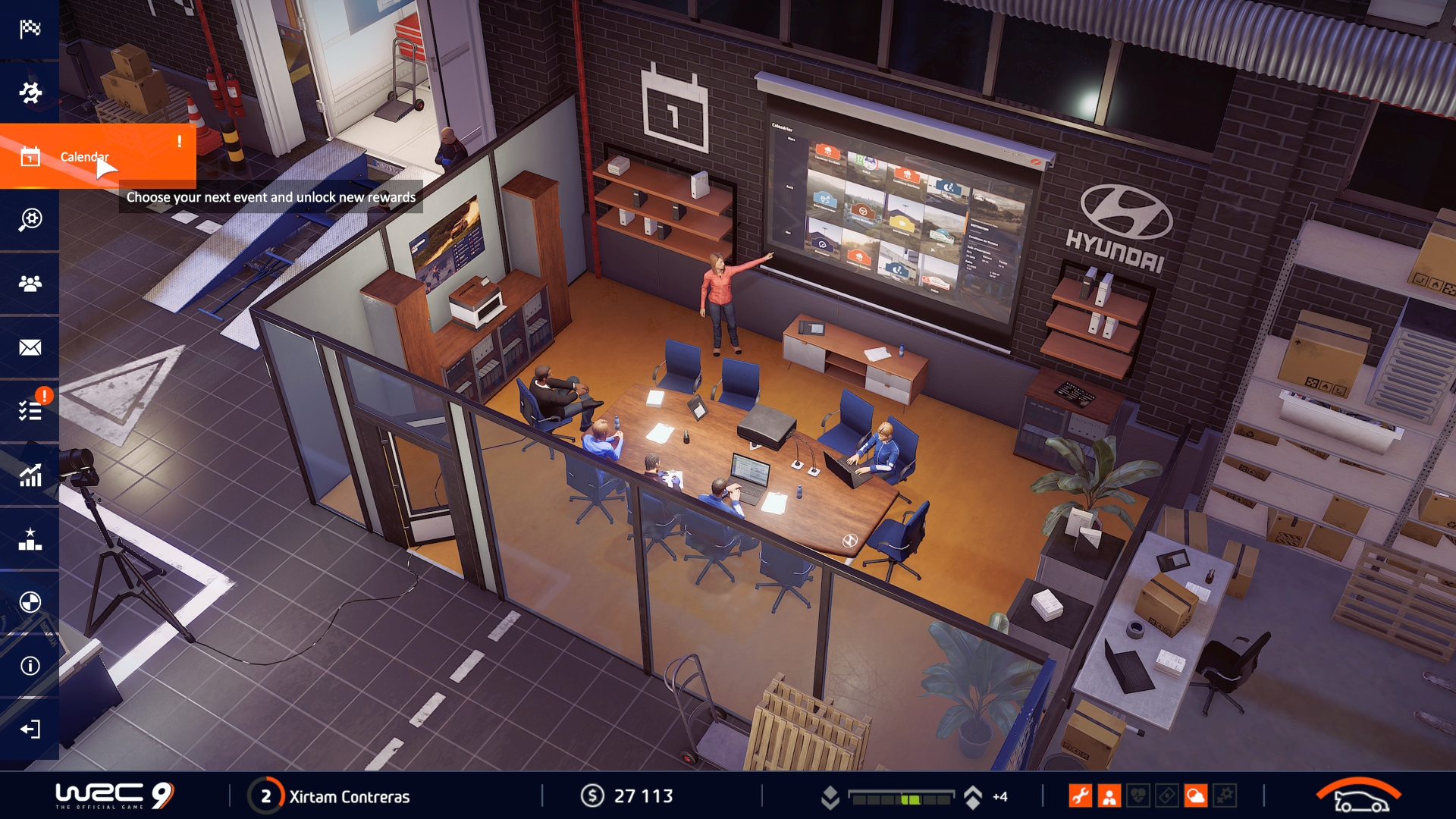Select the checkered flag menu icon
Screen dimensions: 1456x819
[x=30, y=29]
